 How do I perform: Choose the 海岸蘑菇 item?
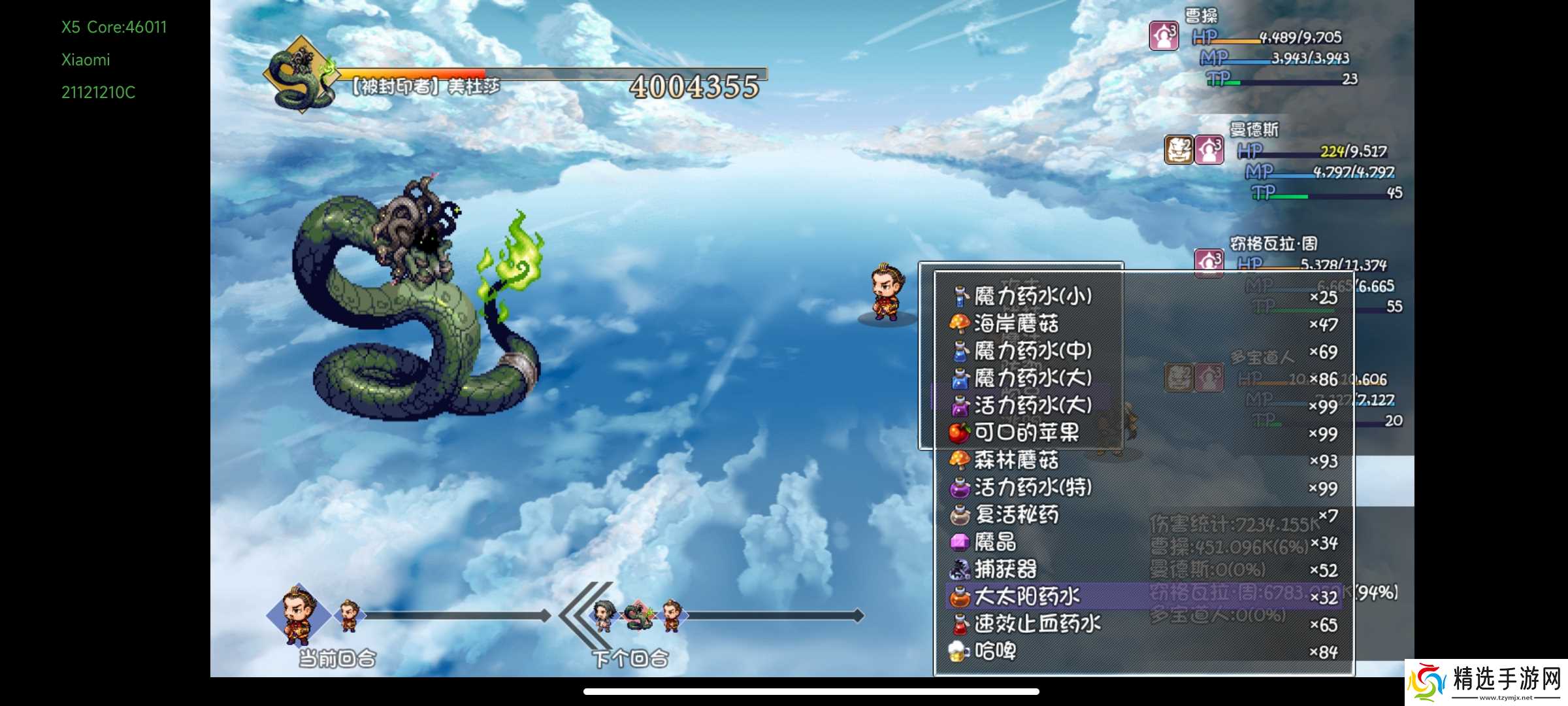click(1016, 324)
